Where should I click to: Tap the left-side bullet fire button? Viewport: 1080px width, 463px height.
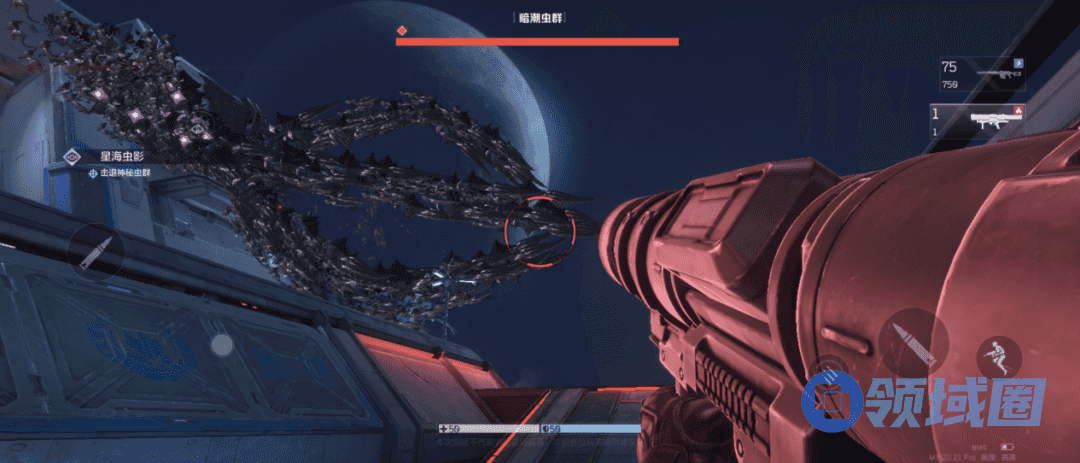[x=97, y=249]
